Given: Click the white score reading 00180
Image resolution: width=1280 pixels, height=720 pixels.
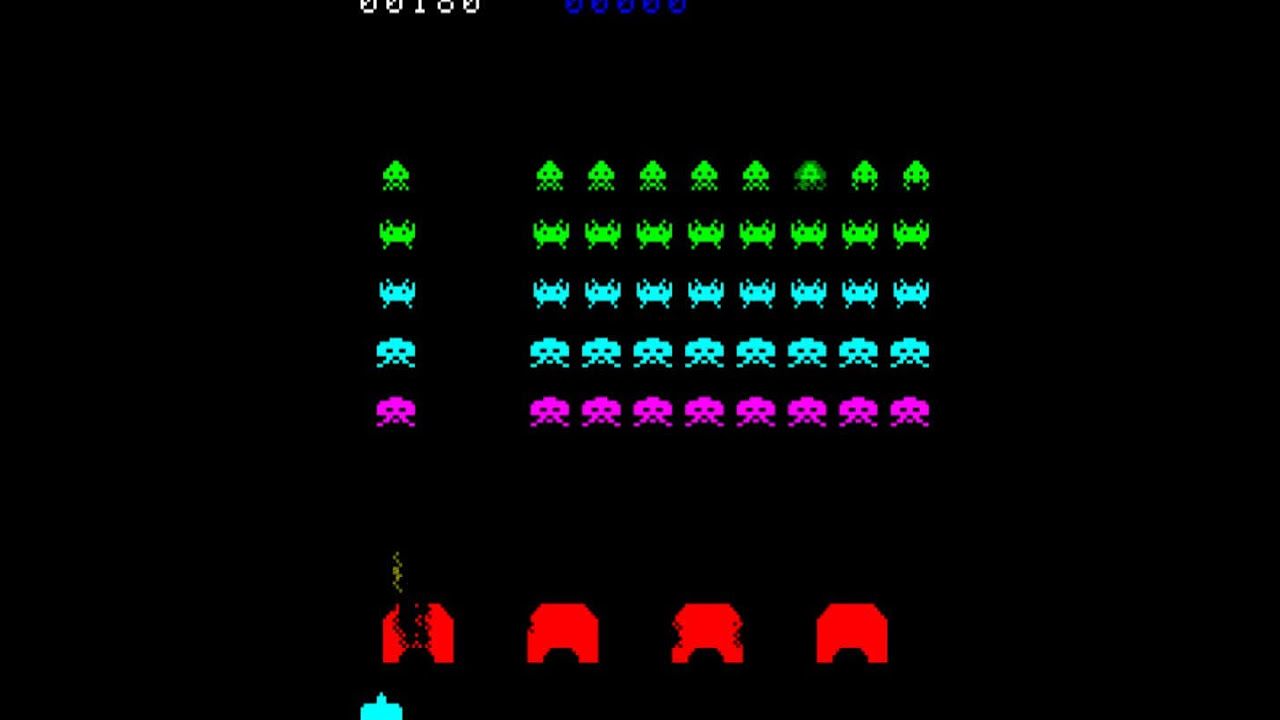Looking at the screenshot, I should tap(420, 8).
